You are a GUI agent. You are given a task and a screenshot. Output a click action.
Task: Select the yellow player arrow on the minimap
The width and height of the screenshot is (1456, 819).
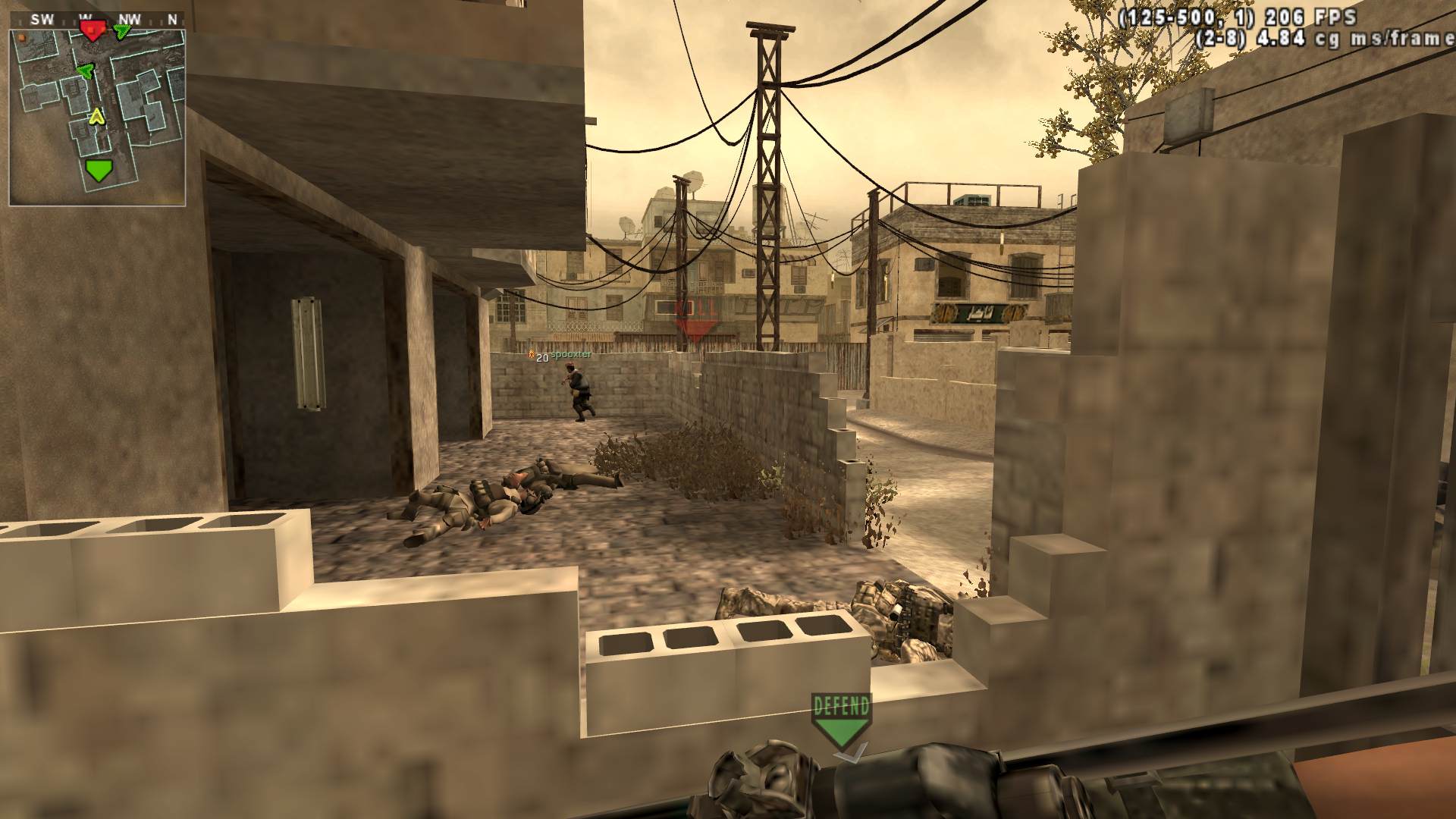96,116
